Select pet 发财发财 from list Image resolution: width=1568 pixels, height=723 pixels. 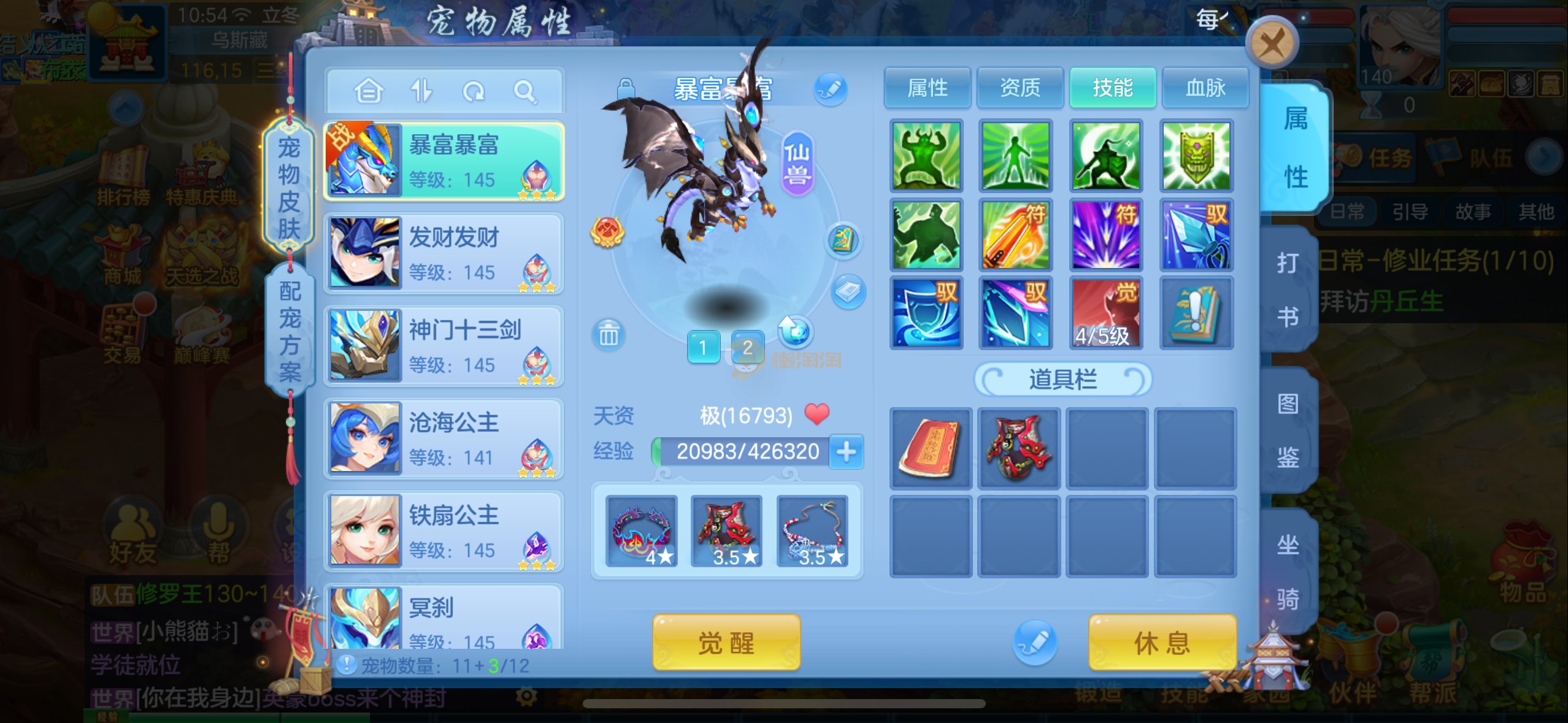(444, 253)
